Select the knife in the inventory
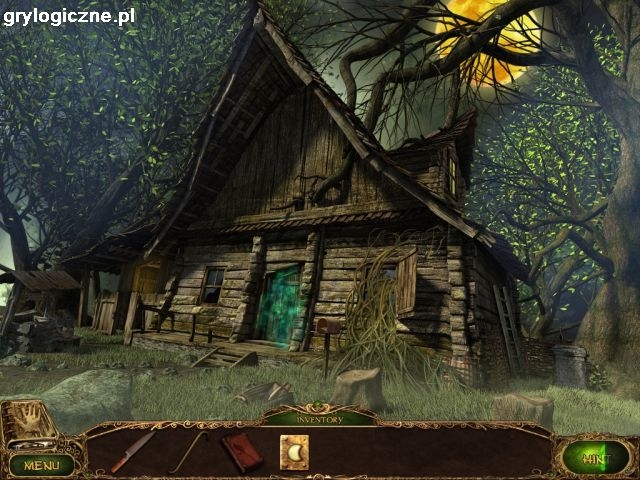Viewport: 640px width, 480px height. pyautogui.click(x=134, y=450)
